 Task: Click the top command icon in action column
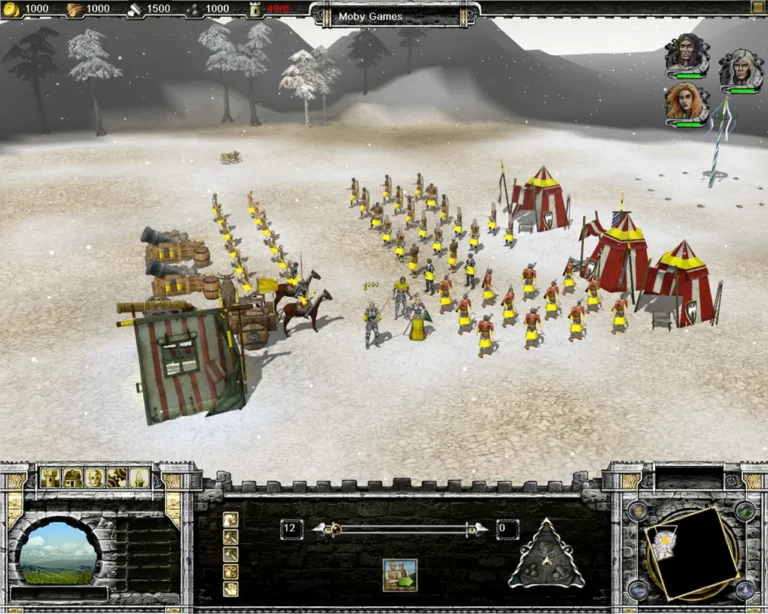pos(231,520)
